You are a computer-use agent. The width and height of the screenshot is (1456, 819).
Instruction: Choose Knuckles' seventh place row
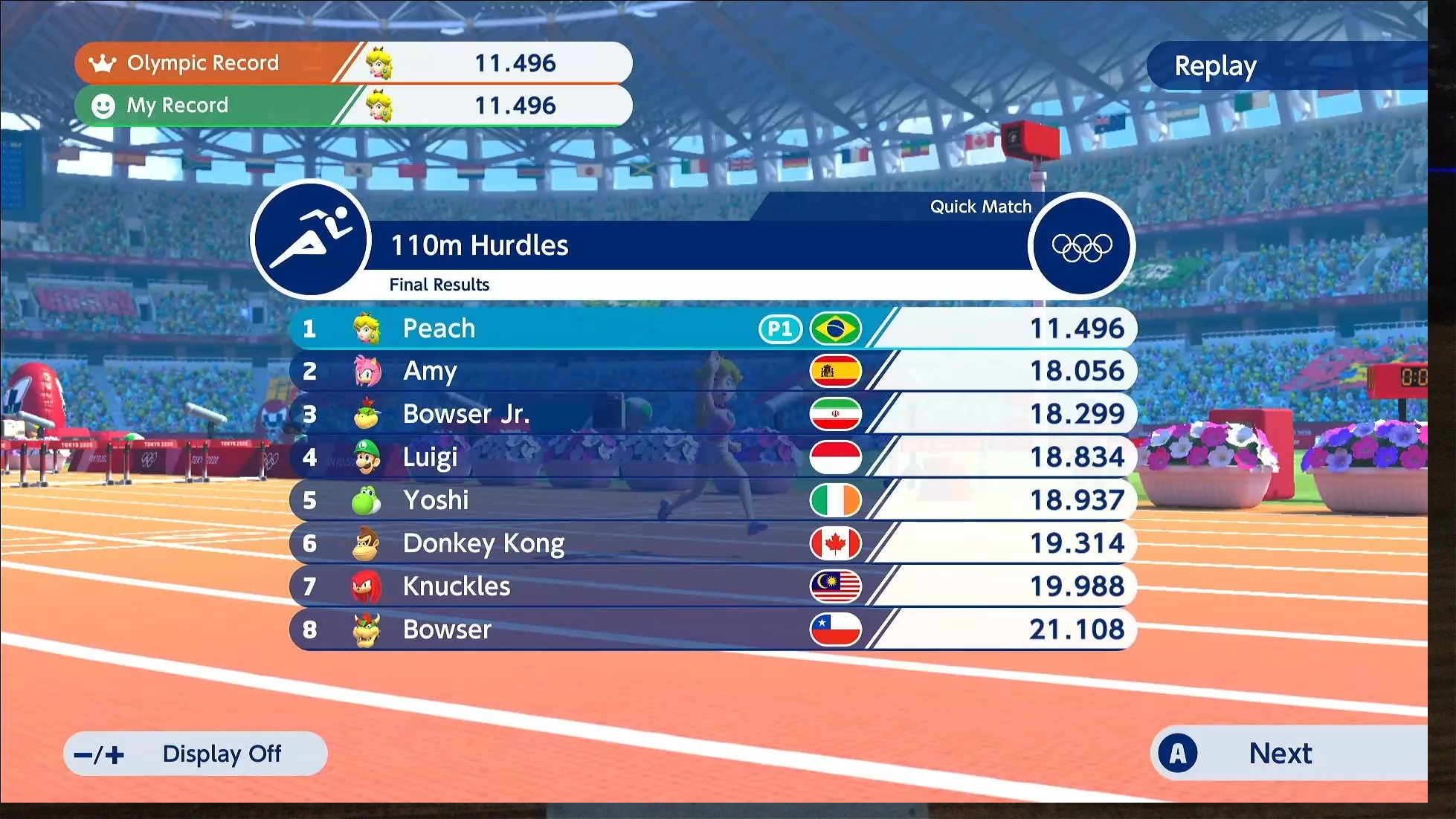pos(712,586)
